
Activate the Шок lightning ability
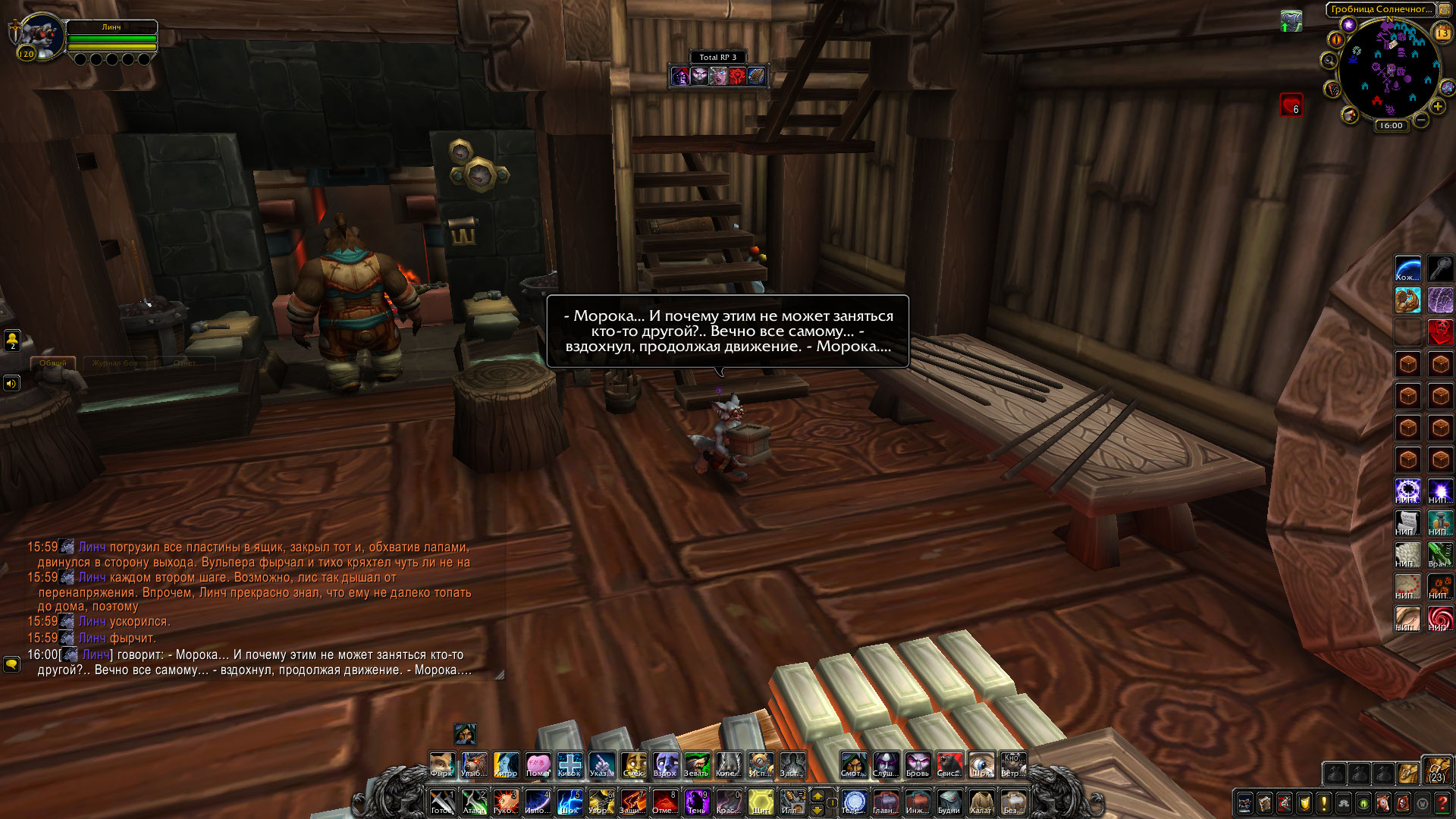click(569, 802)
